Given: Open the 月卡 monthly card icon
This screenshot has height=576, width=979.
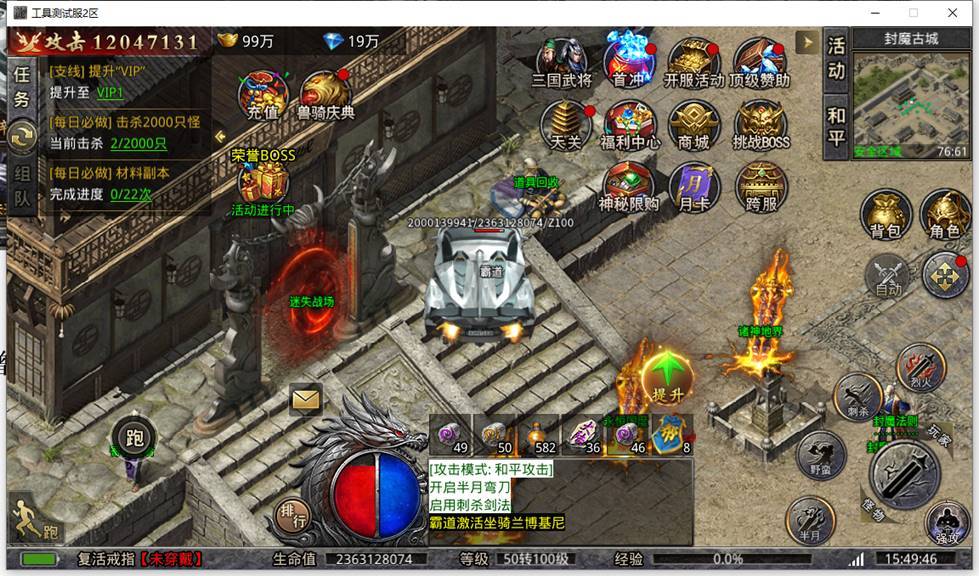Looking at the screenshot, I should click(693, 186).
